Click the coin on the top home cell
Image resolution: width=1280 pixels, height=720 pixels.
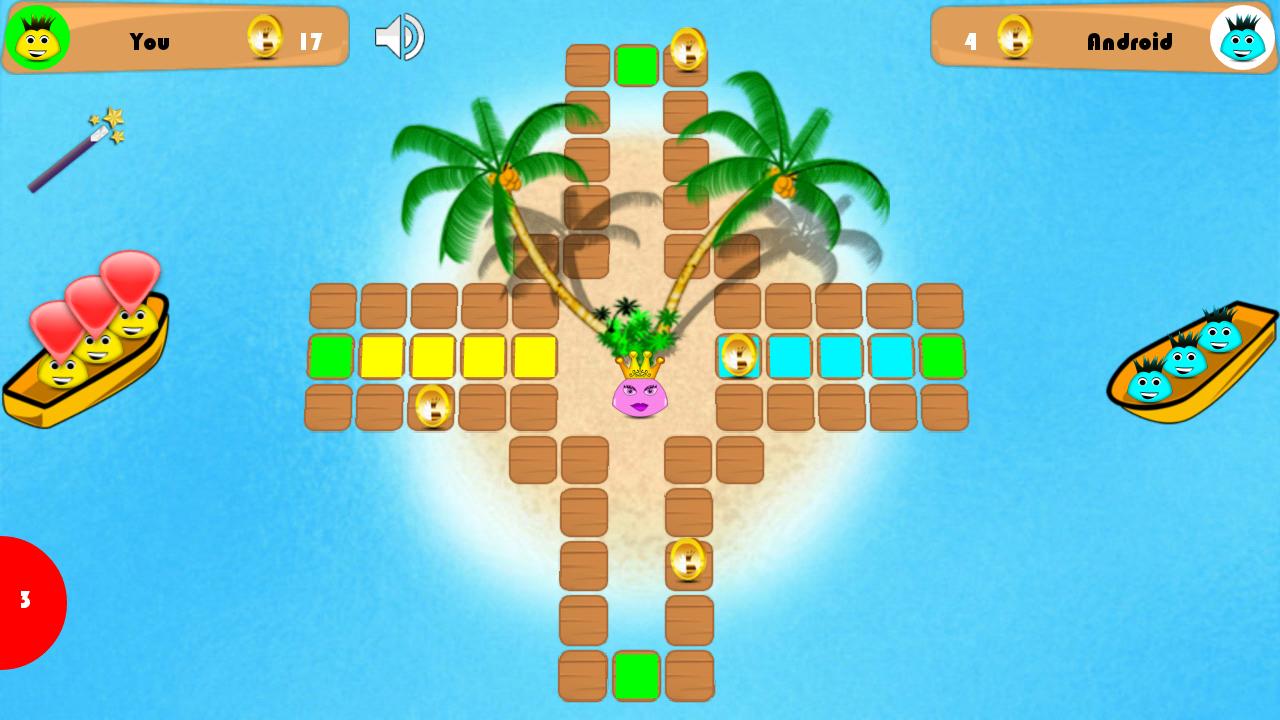(x=688, y=50)
